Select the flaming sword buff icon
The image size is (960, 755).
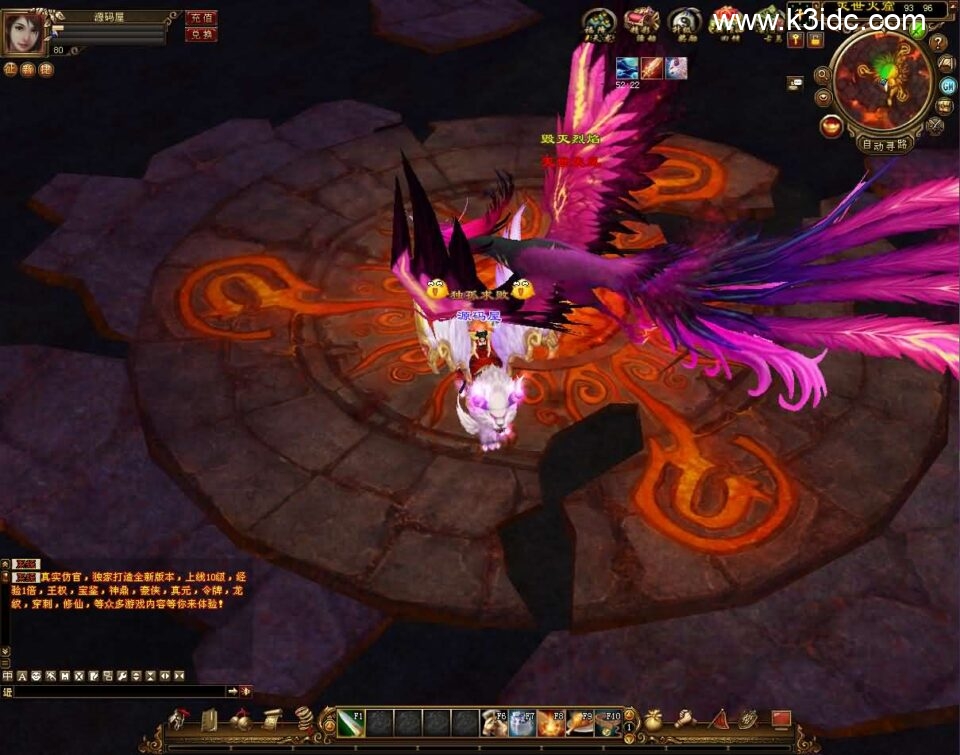coord(652,68)
